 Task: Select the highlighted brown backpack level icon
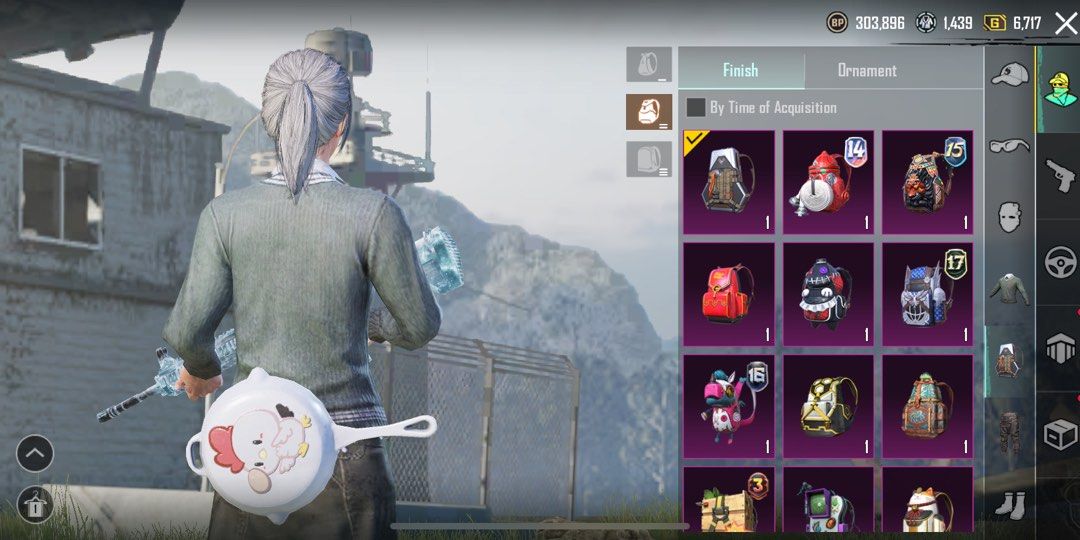(649, 112)
